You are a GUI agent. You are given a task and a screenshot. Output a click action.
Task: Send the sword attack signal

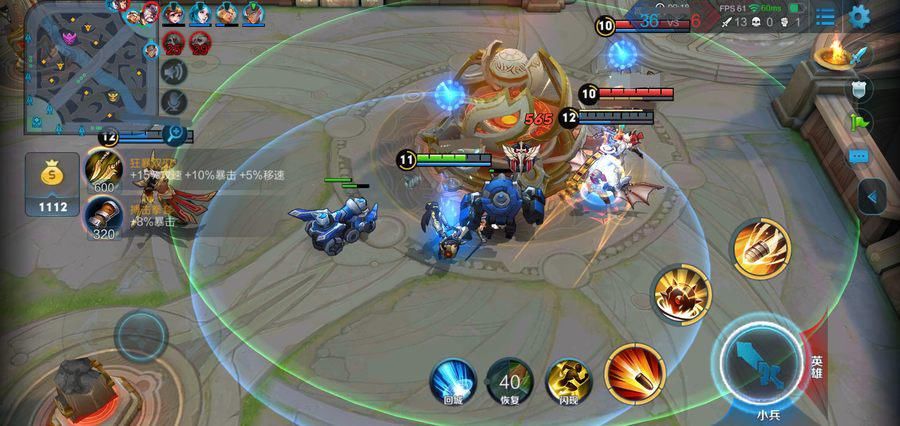tap(859, 54)
